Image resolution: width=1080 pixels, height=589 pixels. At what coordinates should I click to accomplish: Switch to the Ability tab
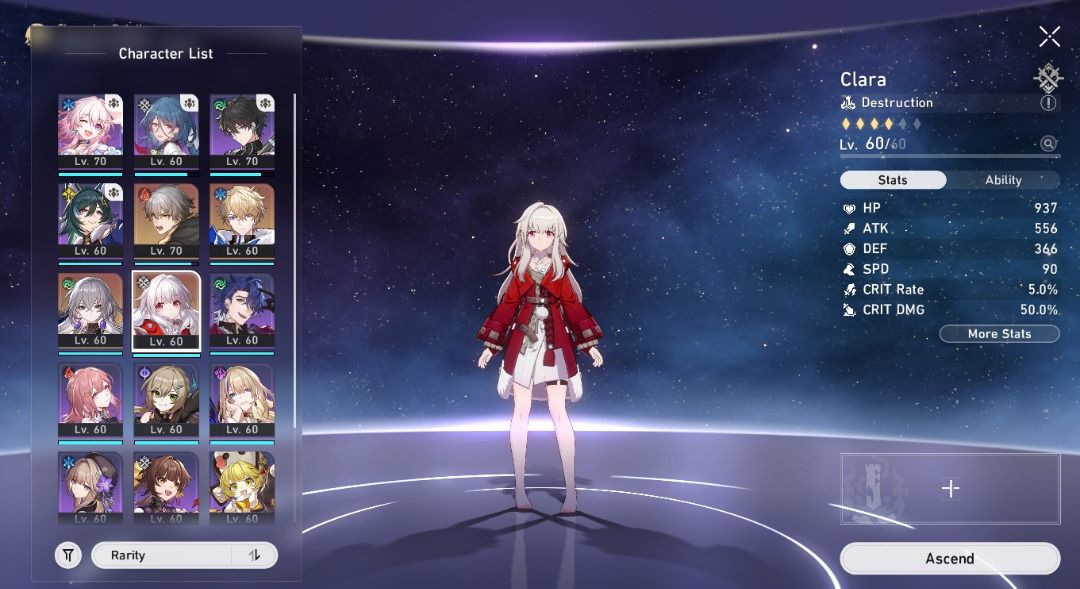click(x=1003, y=180)
